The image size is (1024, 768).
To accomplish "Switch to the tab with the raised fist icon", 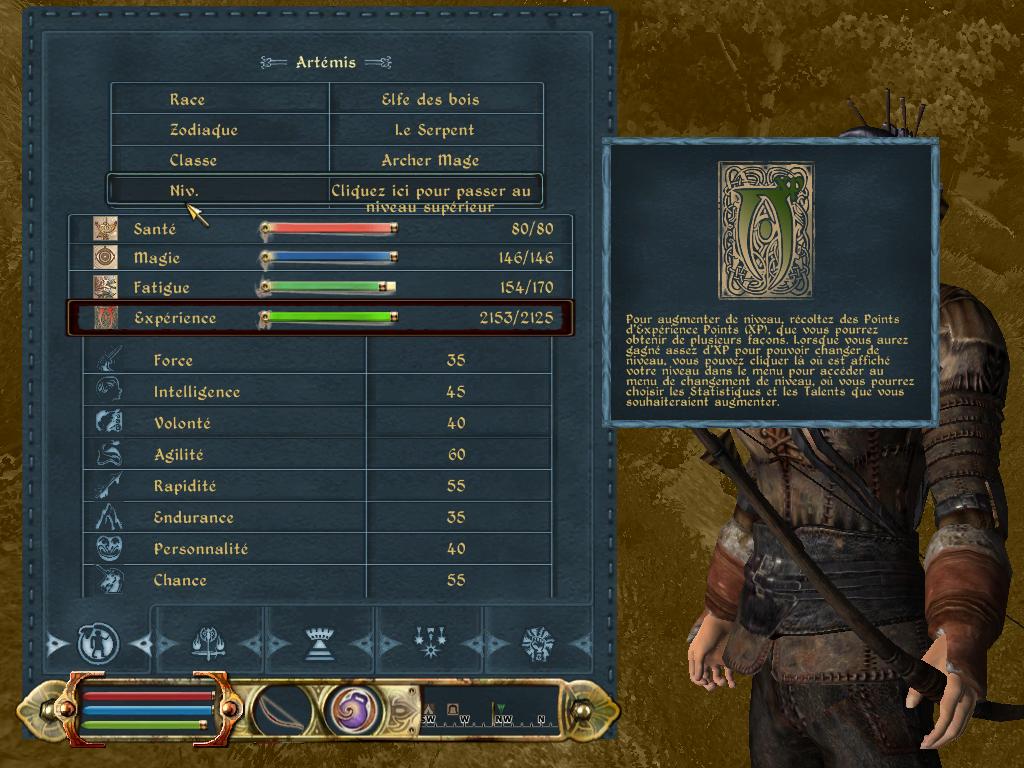I will [540, 644].
